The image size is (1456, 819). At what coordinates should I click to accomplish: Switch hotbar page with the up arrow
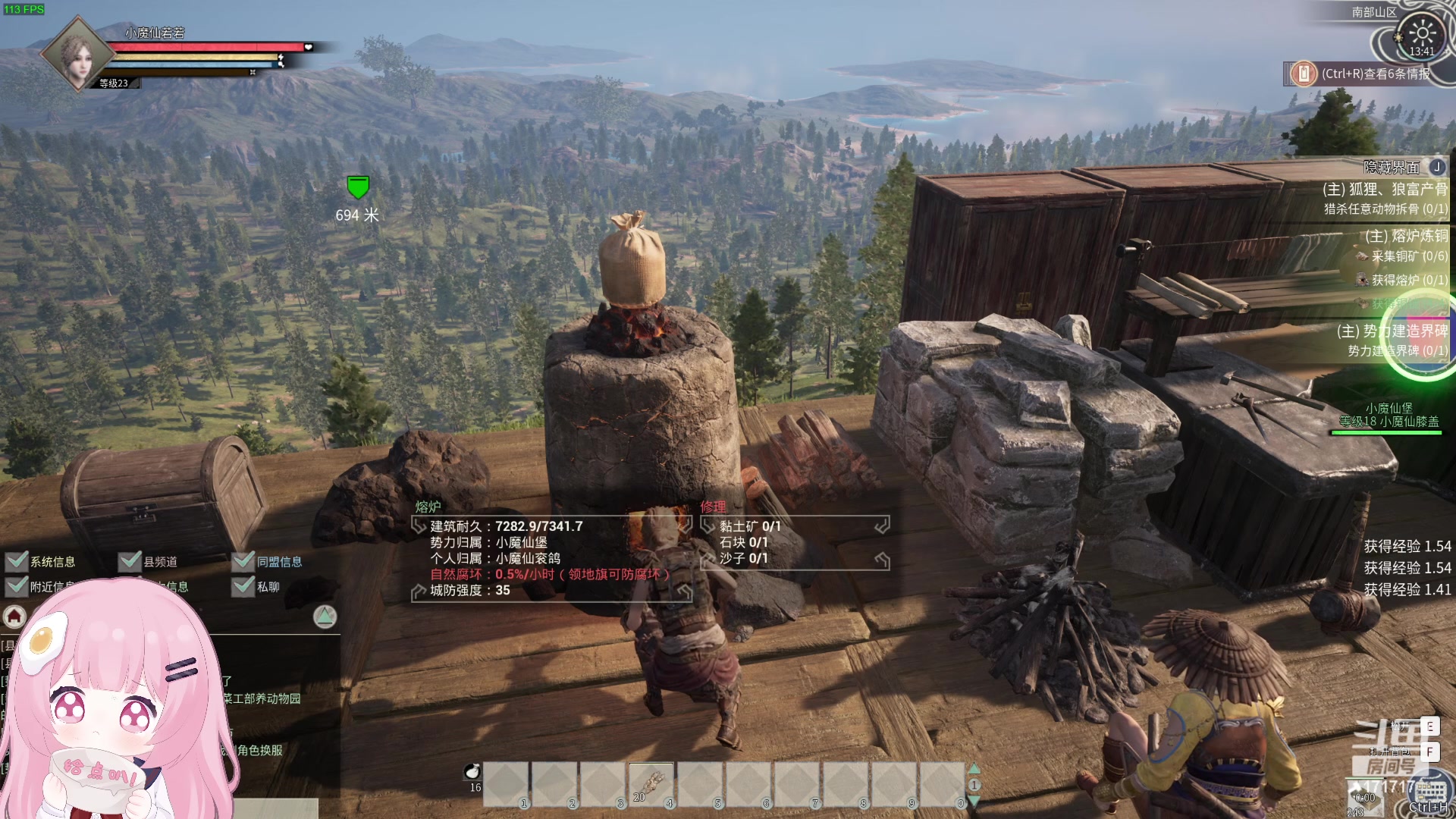point(974,769)
